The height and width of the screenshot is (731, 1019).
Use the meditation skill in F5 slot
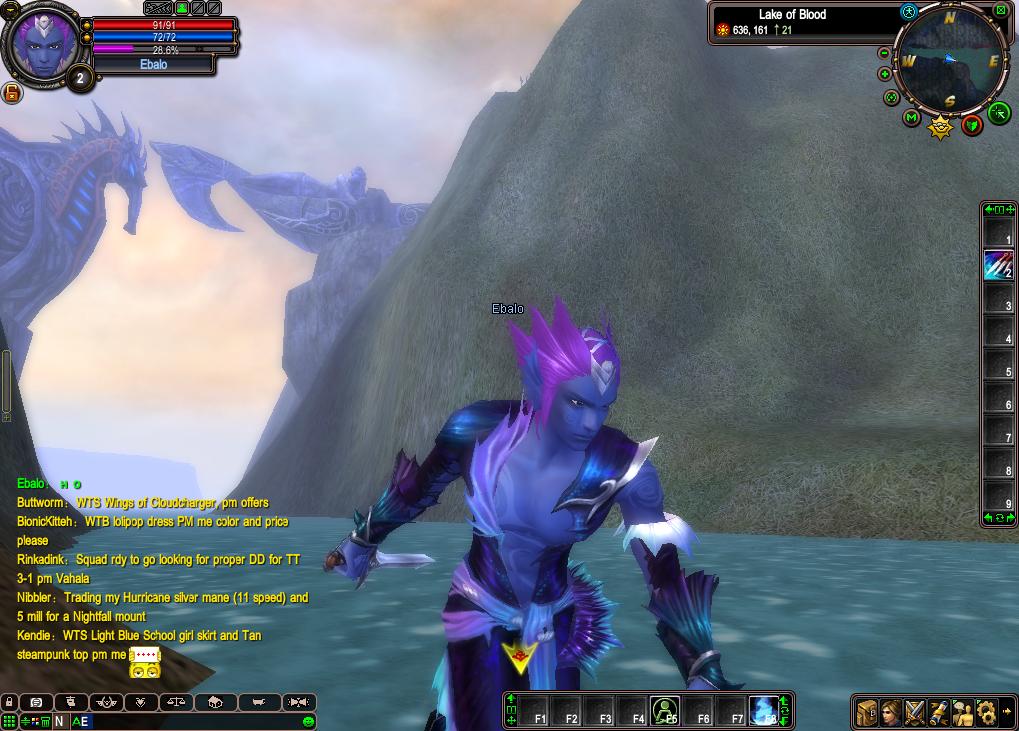click(664, 710)
